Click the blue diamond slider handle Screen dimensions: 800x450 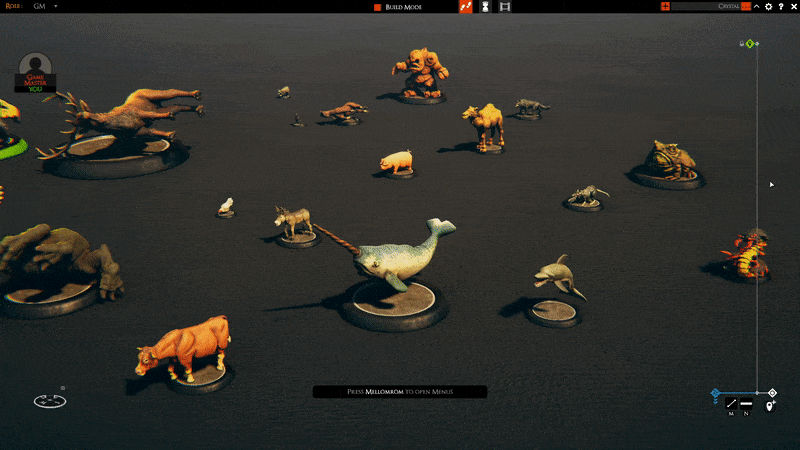[x=715, y=393]
